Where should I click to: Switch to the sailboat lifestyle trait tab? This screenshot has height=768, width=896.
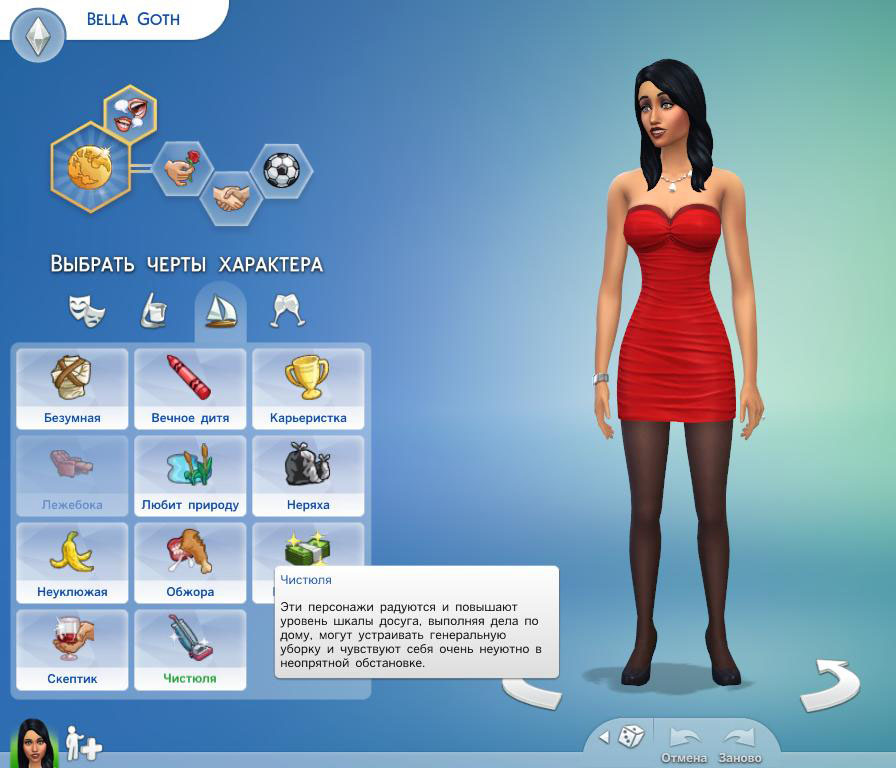220,311
